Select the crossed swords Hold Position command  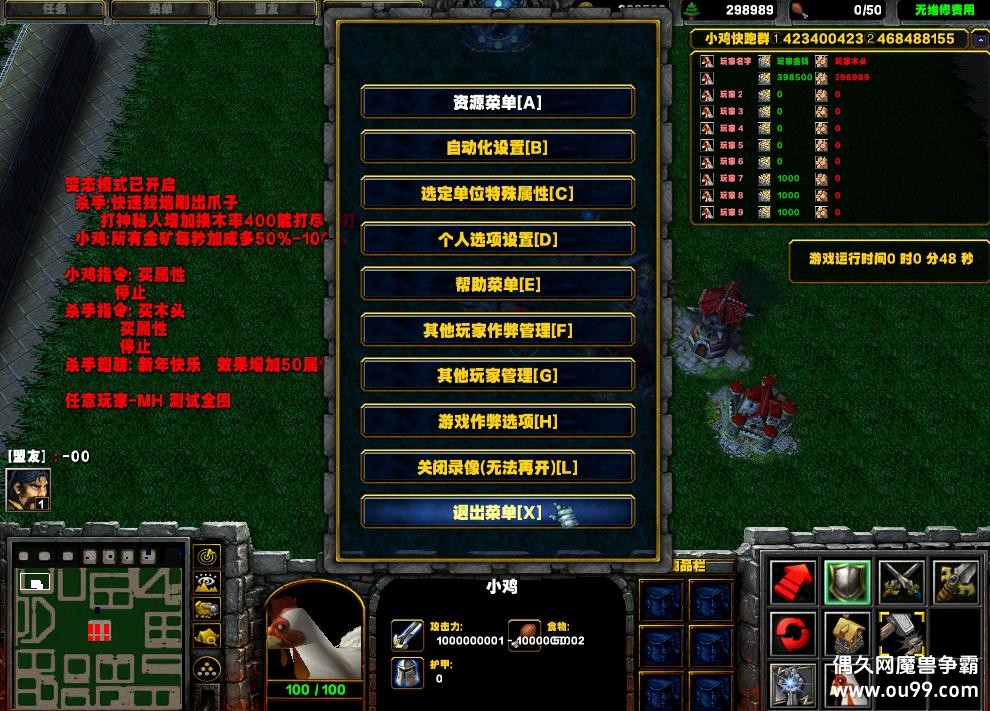tap(900, 582)
